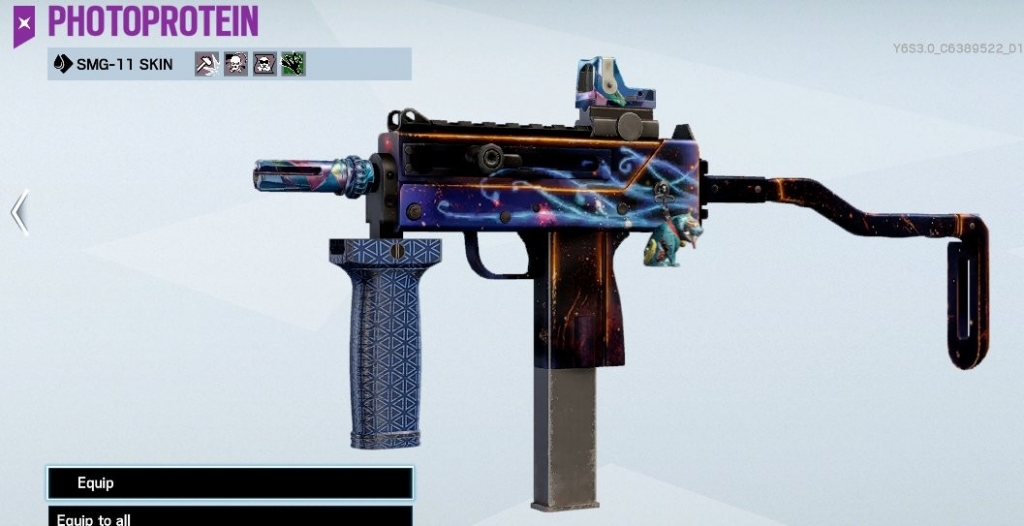Go to the previous skin with left arrow
This screenshot has height=526, width=1024.
point(19,212)
